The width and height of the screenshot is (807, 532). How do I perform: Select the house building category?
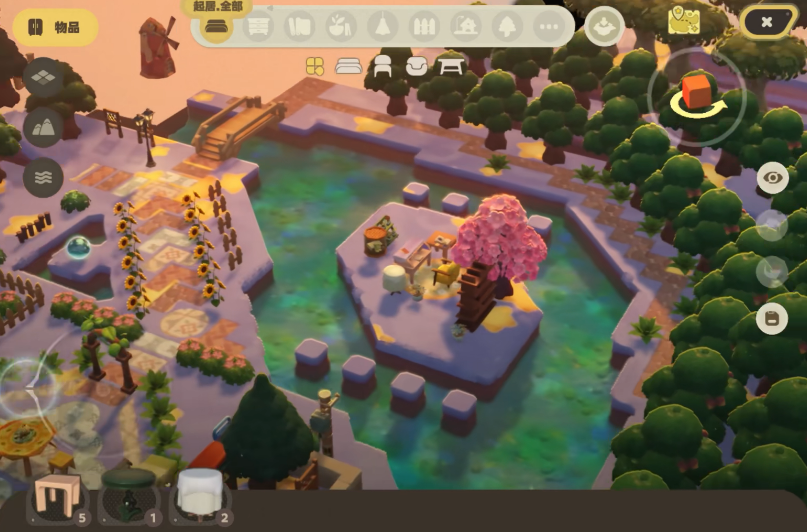pyautogui.click(x=465, y=27)
